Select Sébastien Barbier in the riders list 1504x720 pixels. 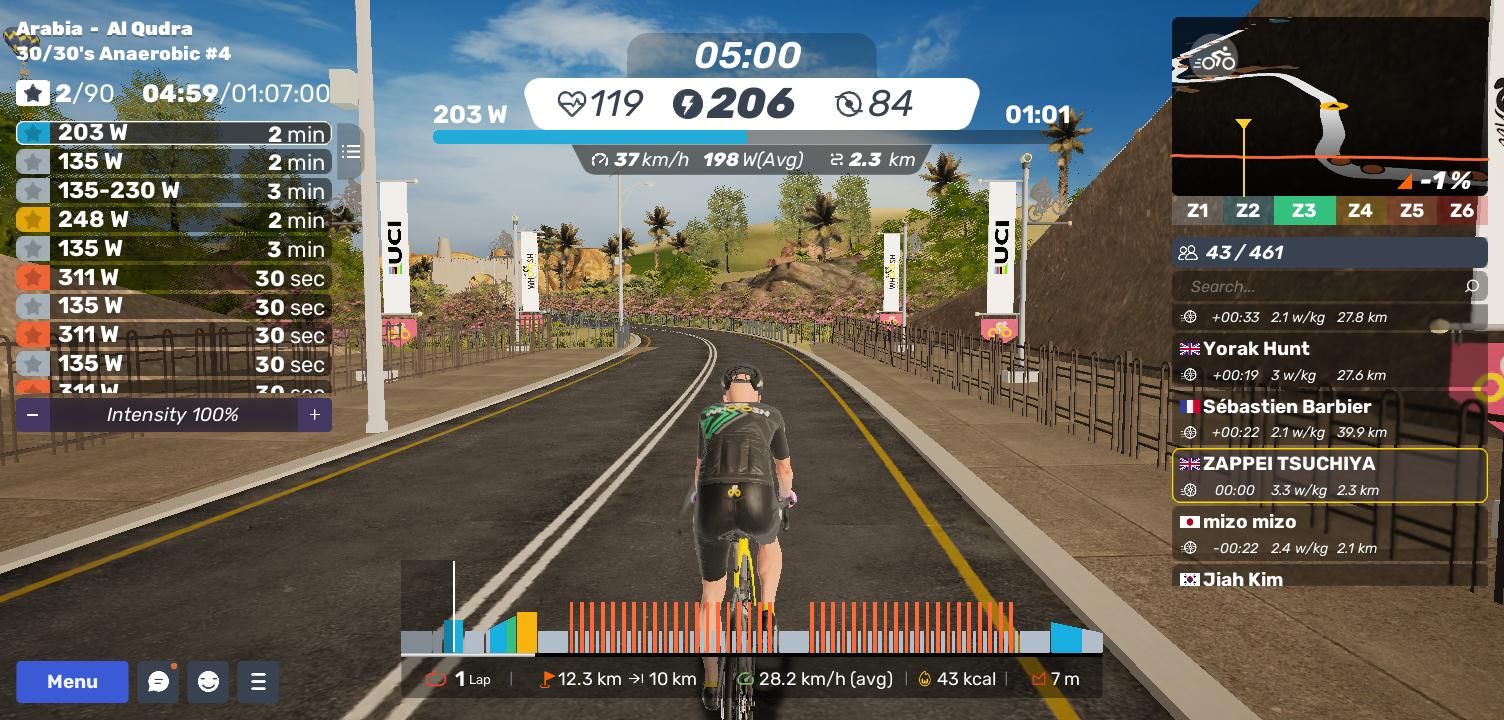point(1328,418)
